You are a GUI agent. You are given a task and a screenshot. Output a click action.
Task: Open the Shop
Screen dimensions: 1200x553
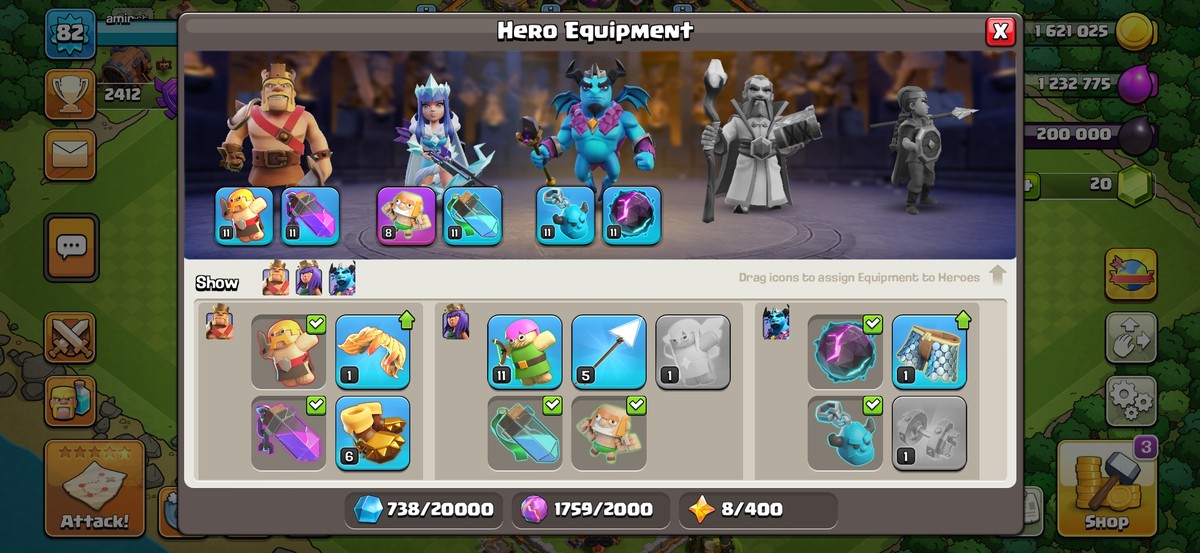coord(1106,489)
